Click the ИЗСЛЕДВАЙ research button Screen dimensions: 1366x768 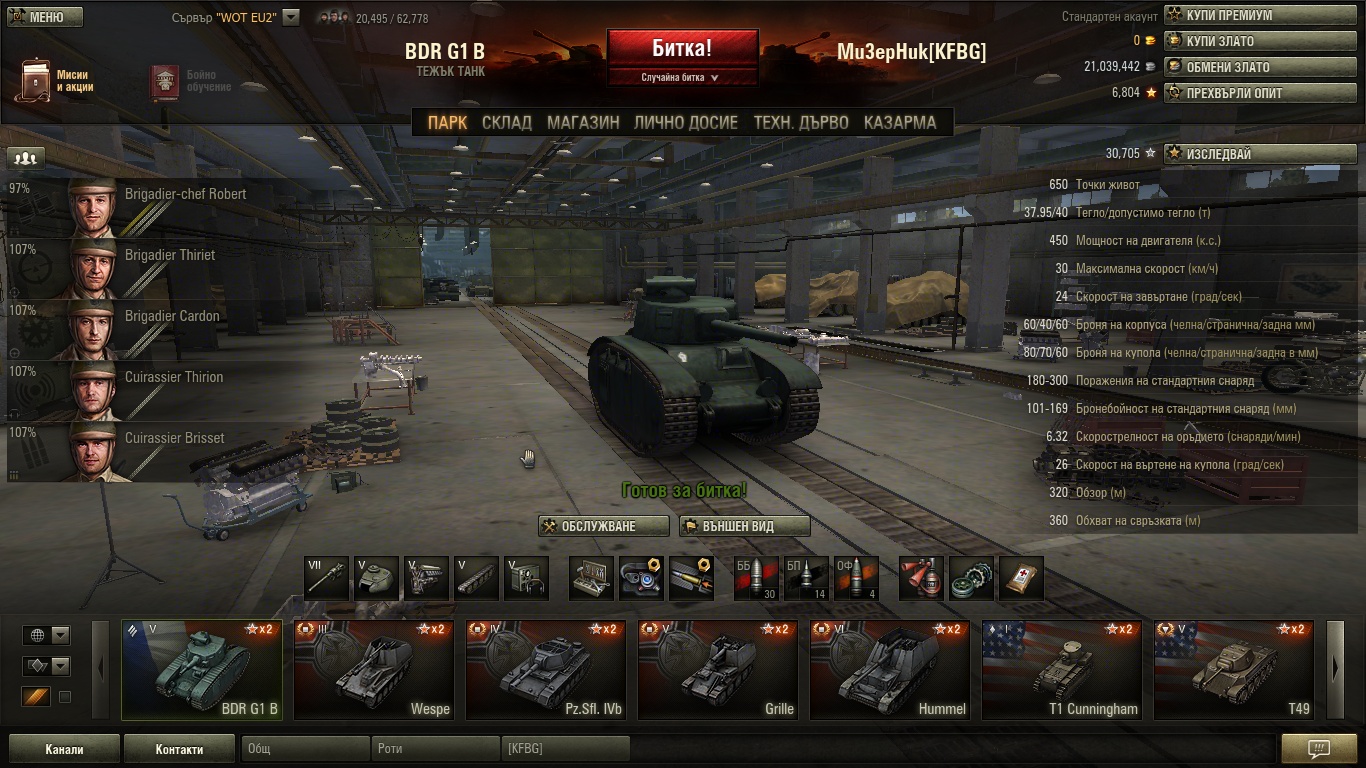(1260, 154)
